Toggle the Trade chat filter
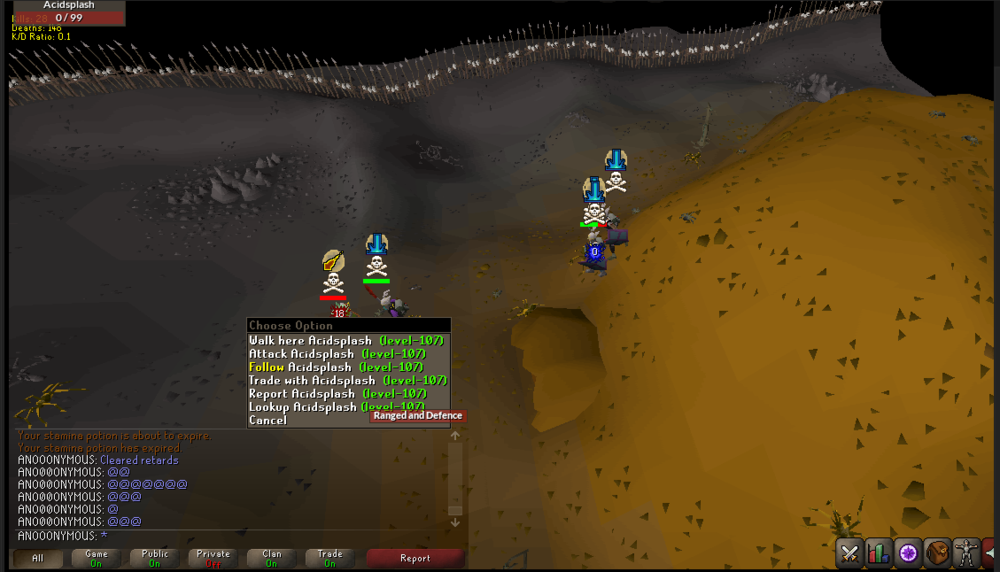Screen dimensions: 1000x572 330,558
